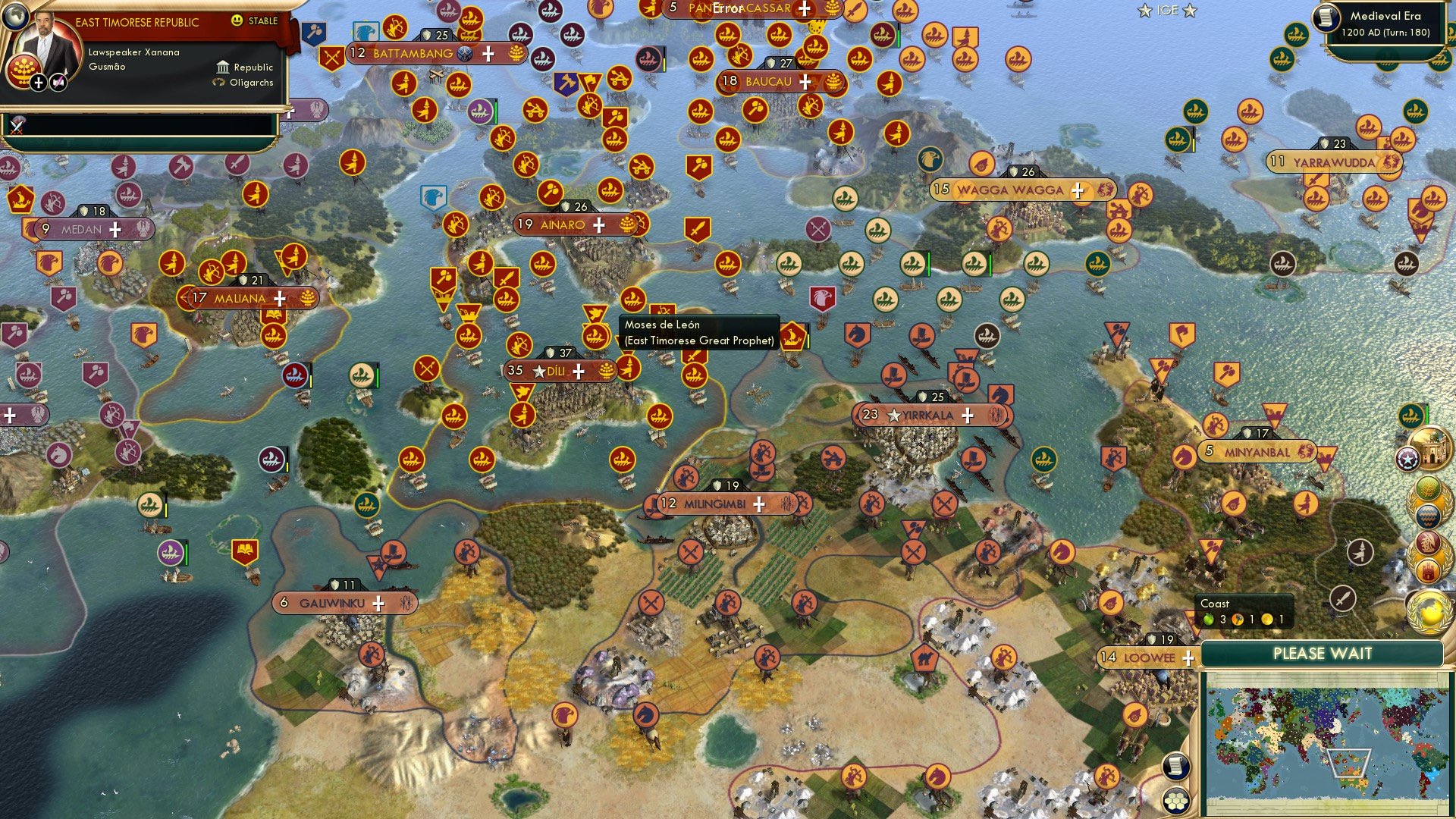Screen dimensions: 1456x819
Task: Click the red castle city overview medallion
Action: [x=1427, y=569]
